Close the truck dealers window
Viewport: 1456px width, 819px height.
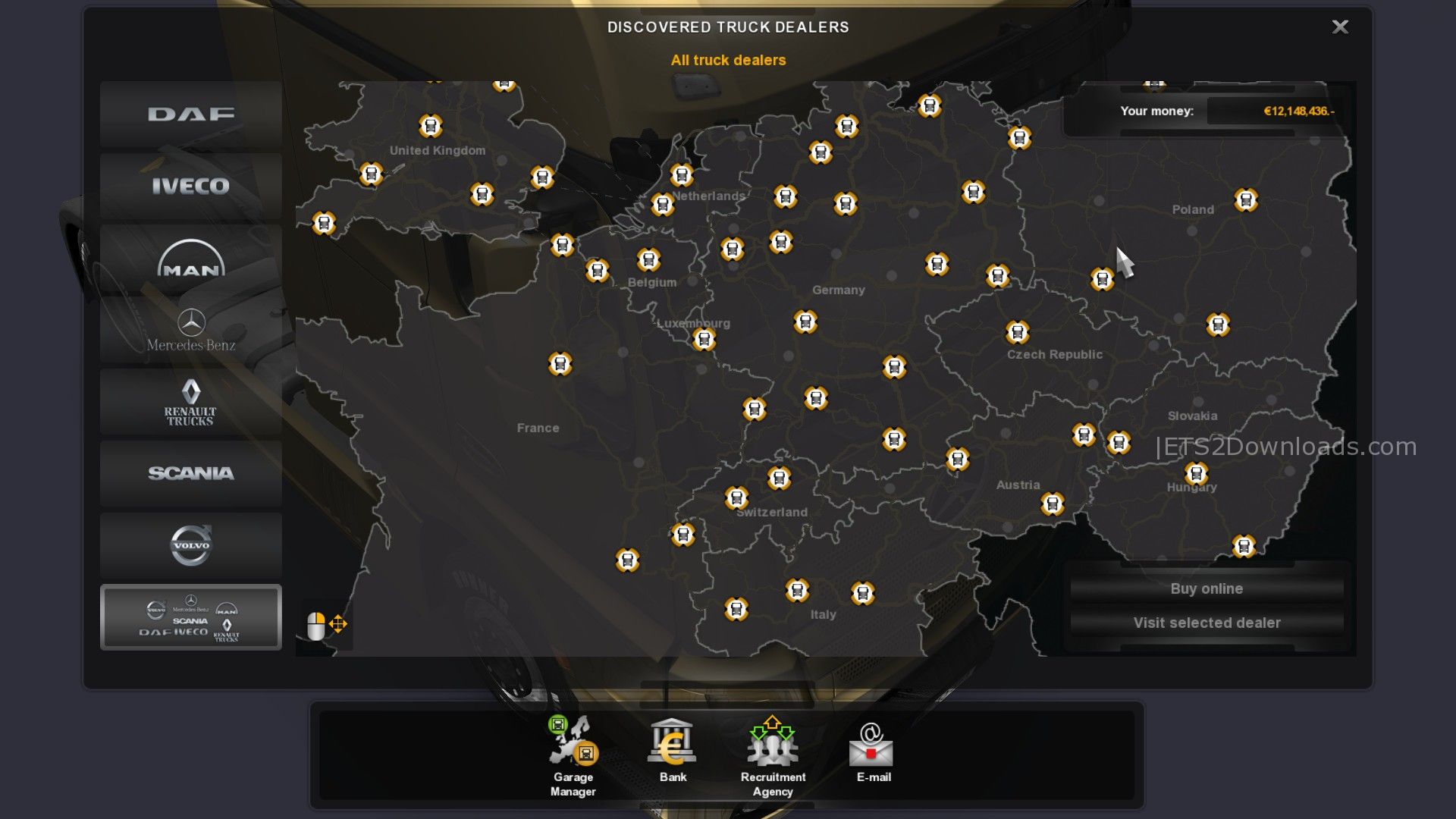pos(1340,27)
